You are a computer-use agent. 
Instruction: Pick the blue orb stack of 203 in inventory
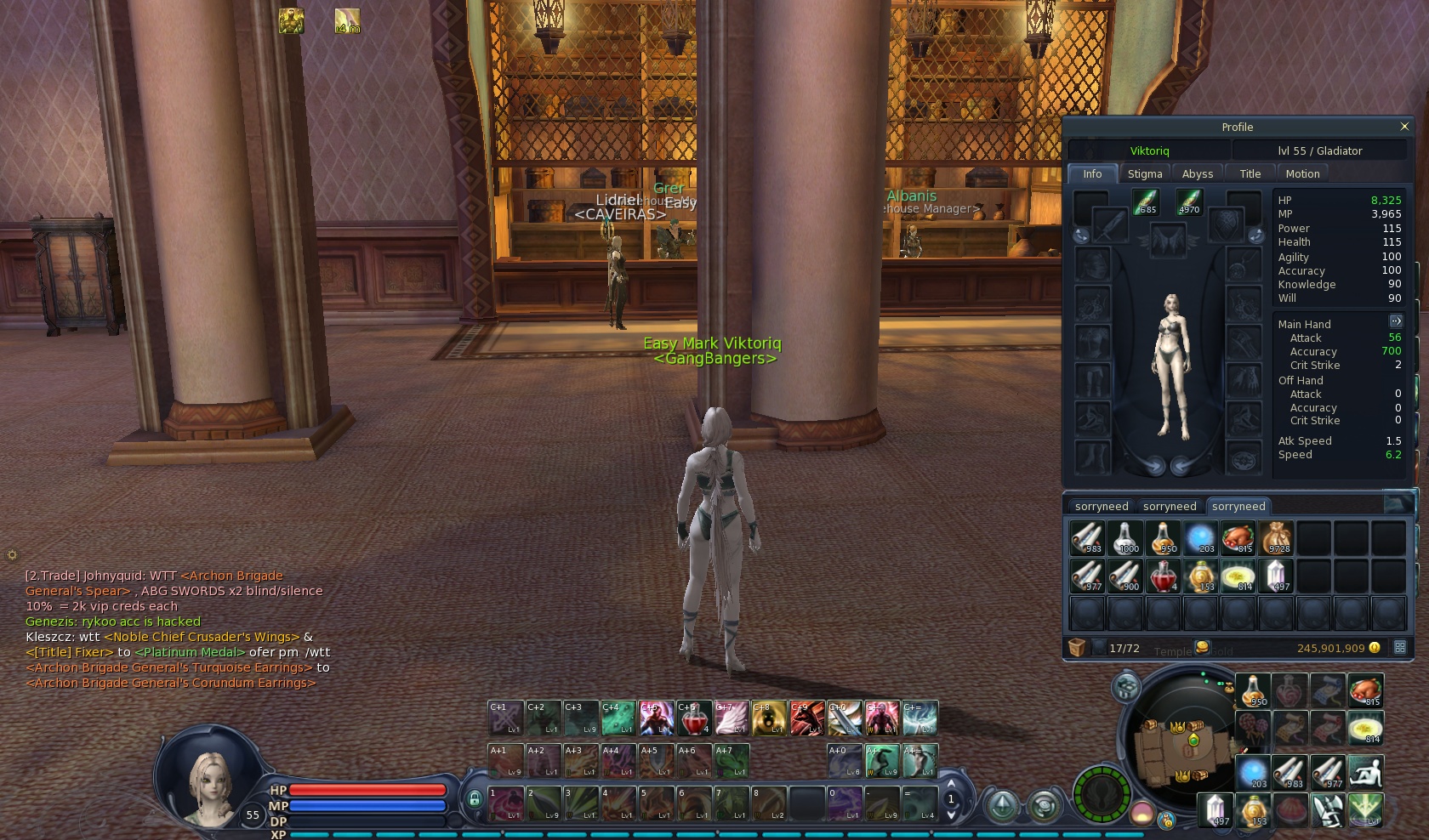(1200, 538)
